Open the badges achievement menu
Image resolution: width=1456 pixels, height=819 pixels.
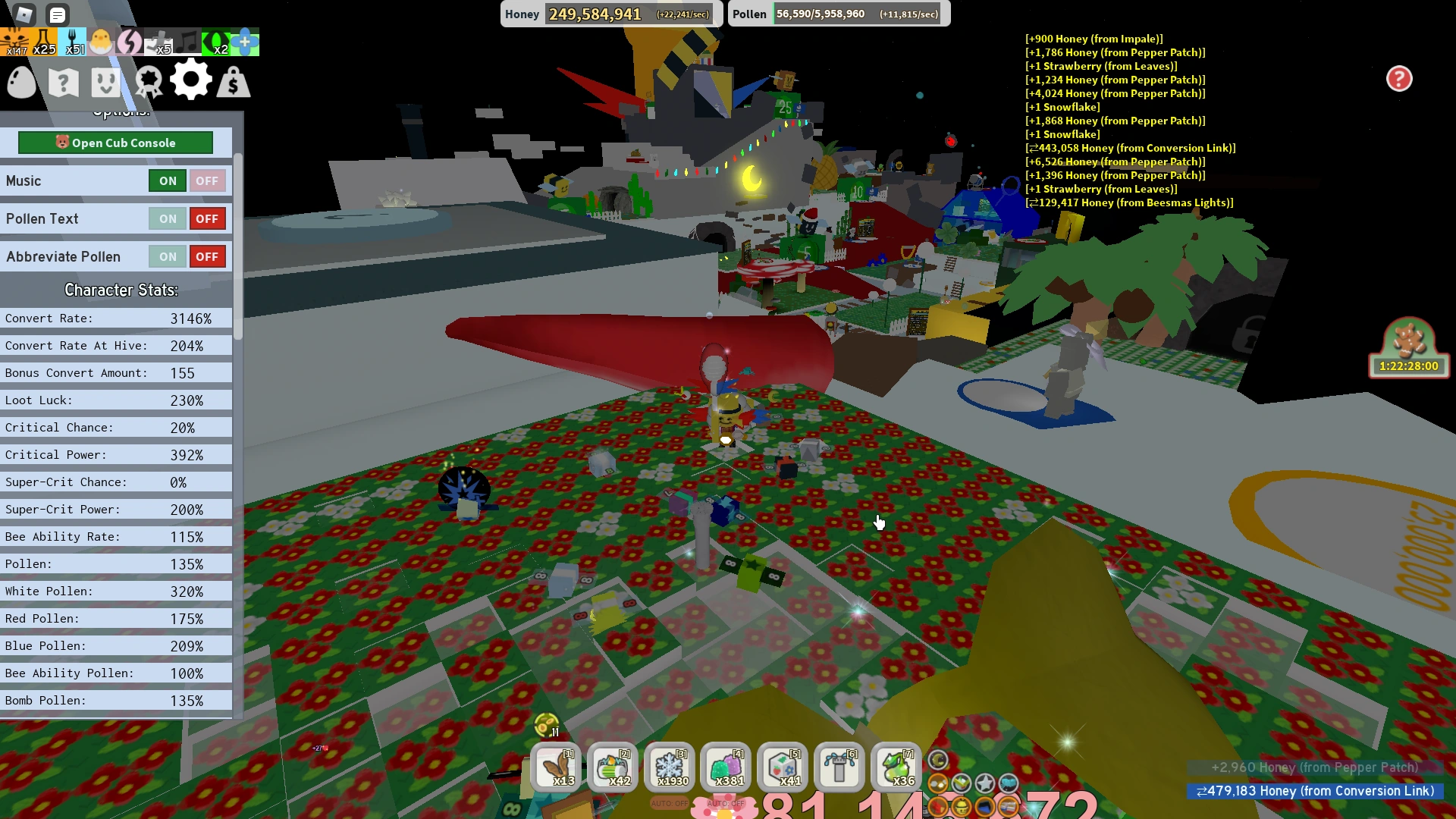149,80
